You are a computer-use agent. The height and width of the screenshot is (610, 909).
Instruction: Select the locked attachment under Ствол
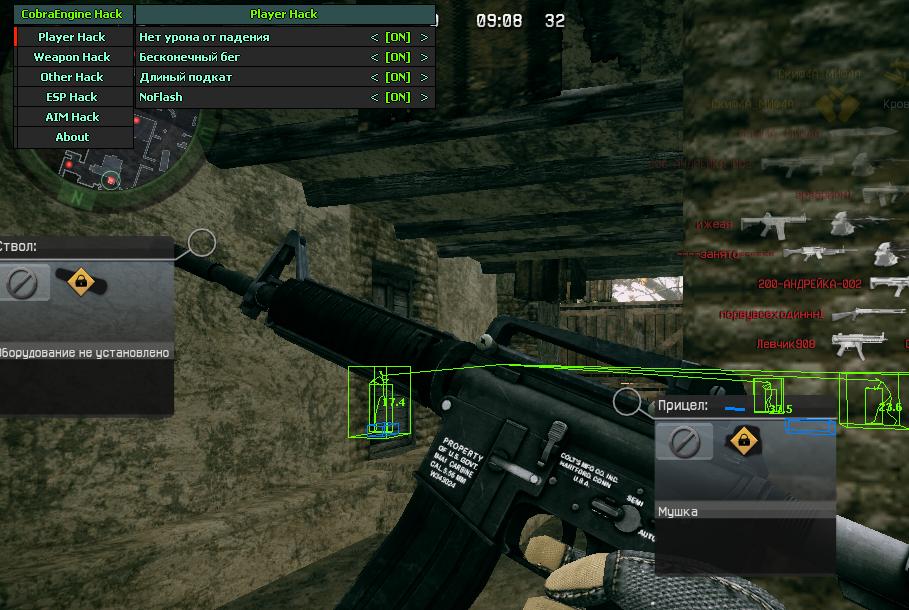[80, 282]
